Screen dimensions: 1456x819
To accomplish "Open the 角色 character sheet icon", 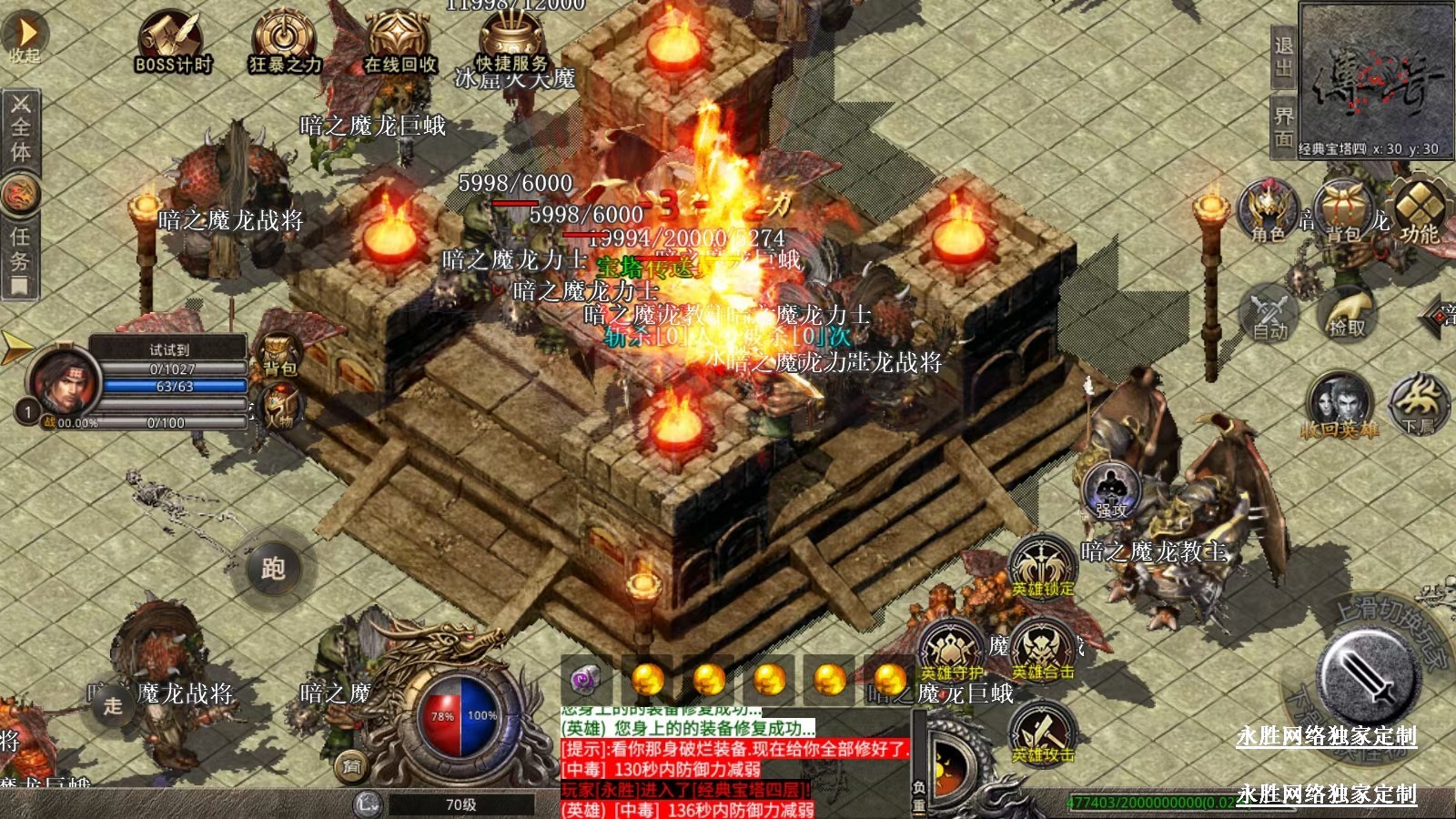I will (x=1269, y=212).
